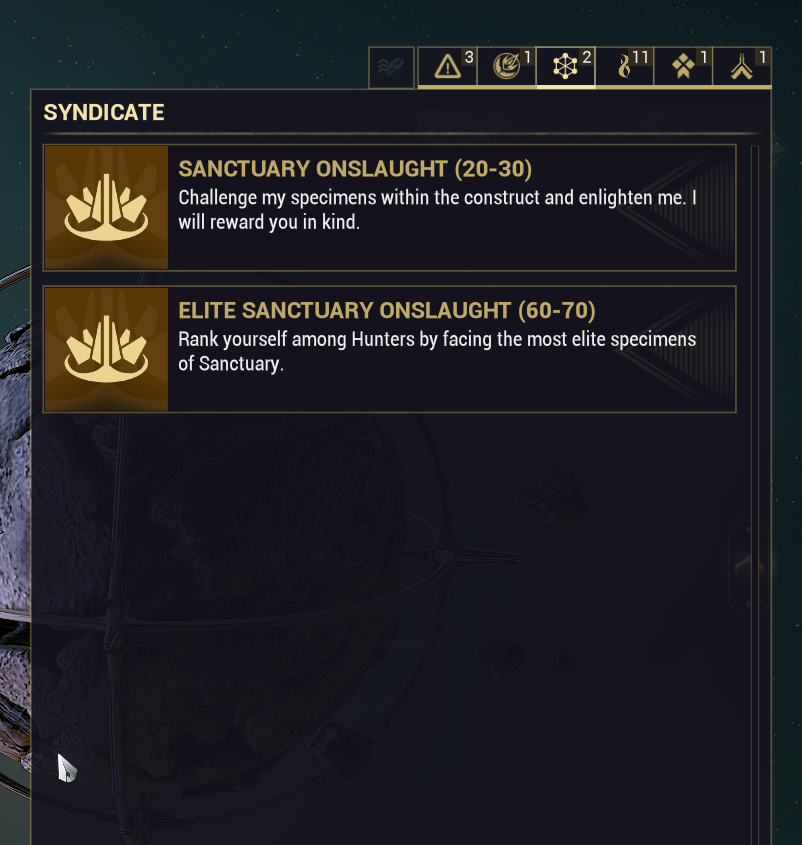Switch to the circular leaf emblem tab
Viewport: 802px width, 845px height.
pos(507,67)
